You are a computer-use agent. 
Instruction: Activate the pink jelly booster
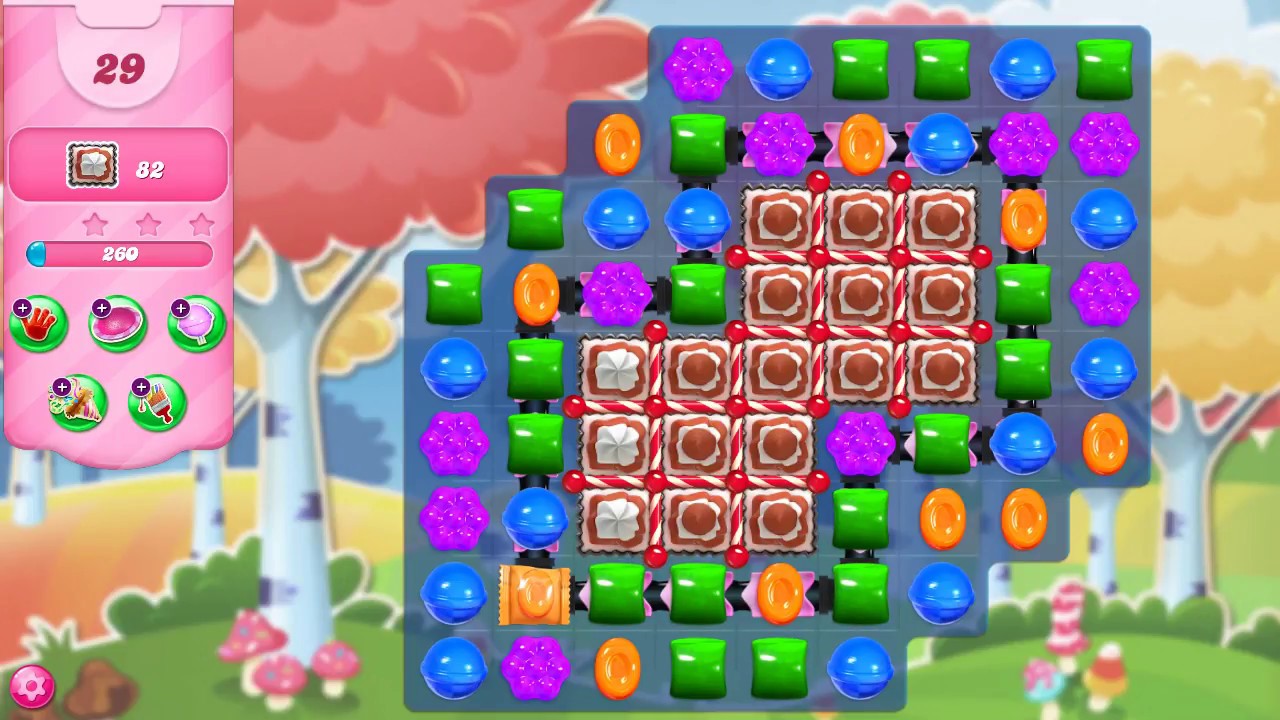click(x=117, y=322)
